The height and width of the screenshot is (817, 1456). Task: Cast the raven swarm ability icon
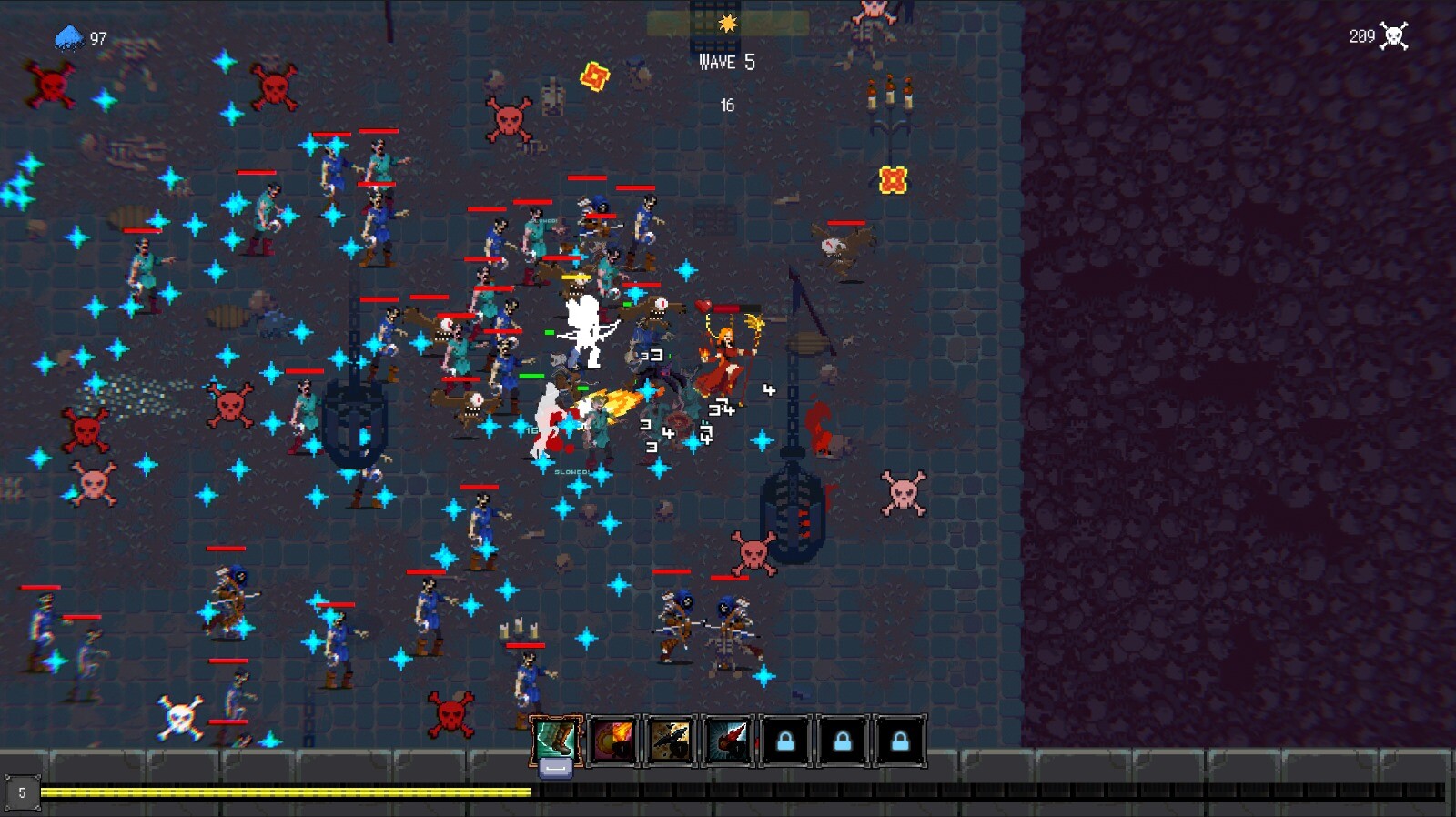click(670, 739)
